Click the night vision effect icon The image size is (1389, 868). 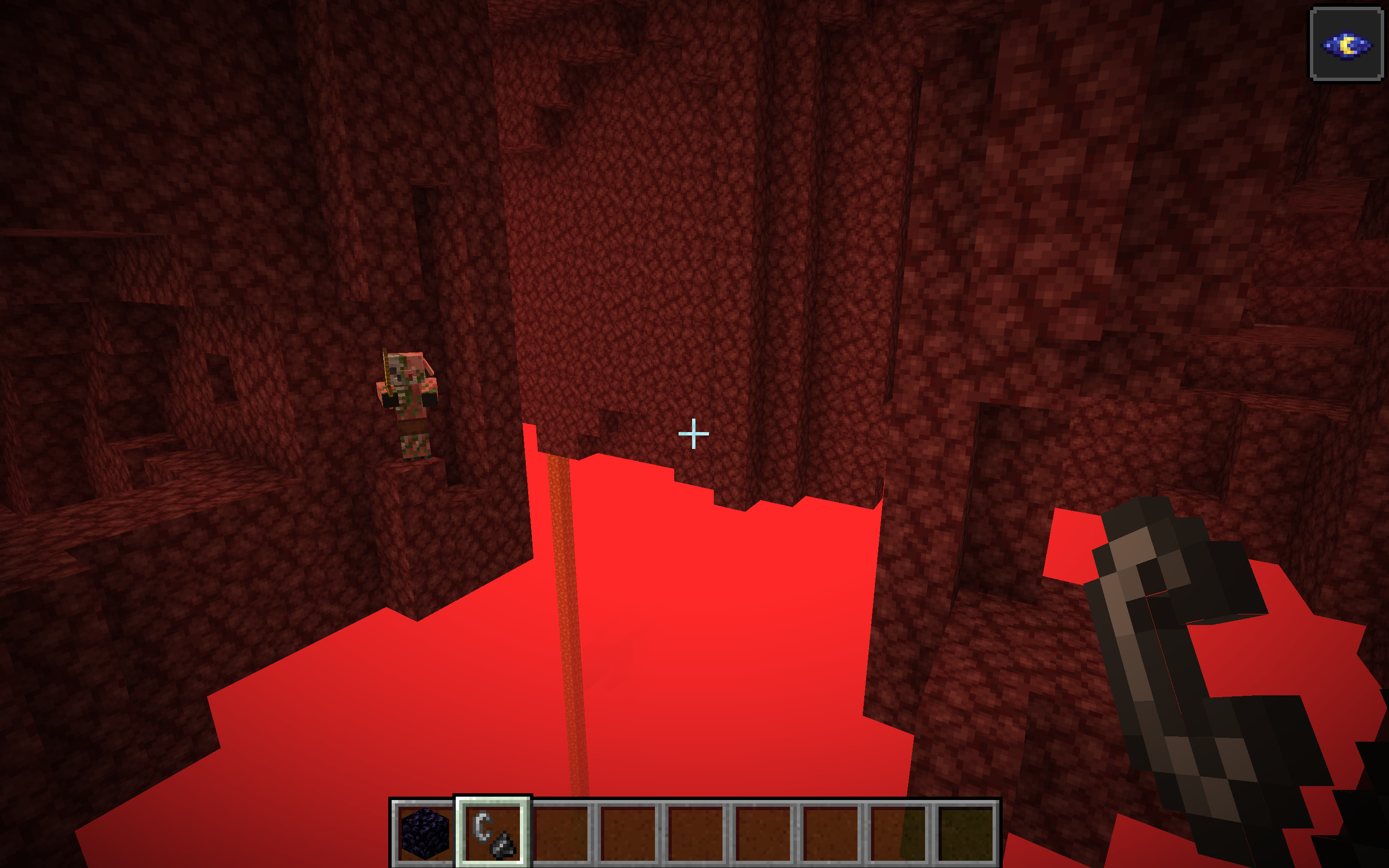click(x=1347, y=44)
